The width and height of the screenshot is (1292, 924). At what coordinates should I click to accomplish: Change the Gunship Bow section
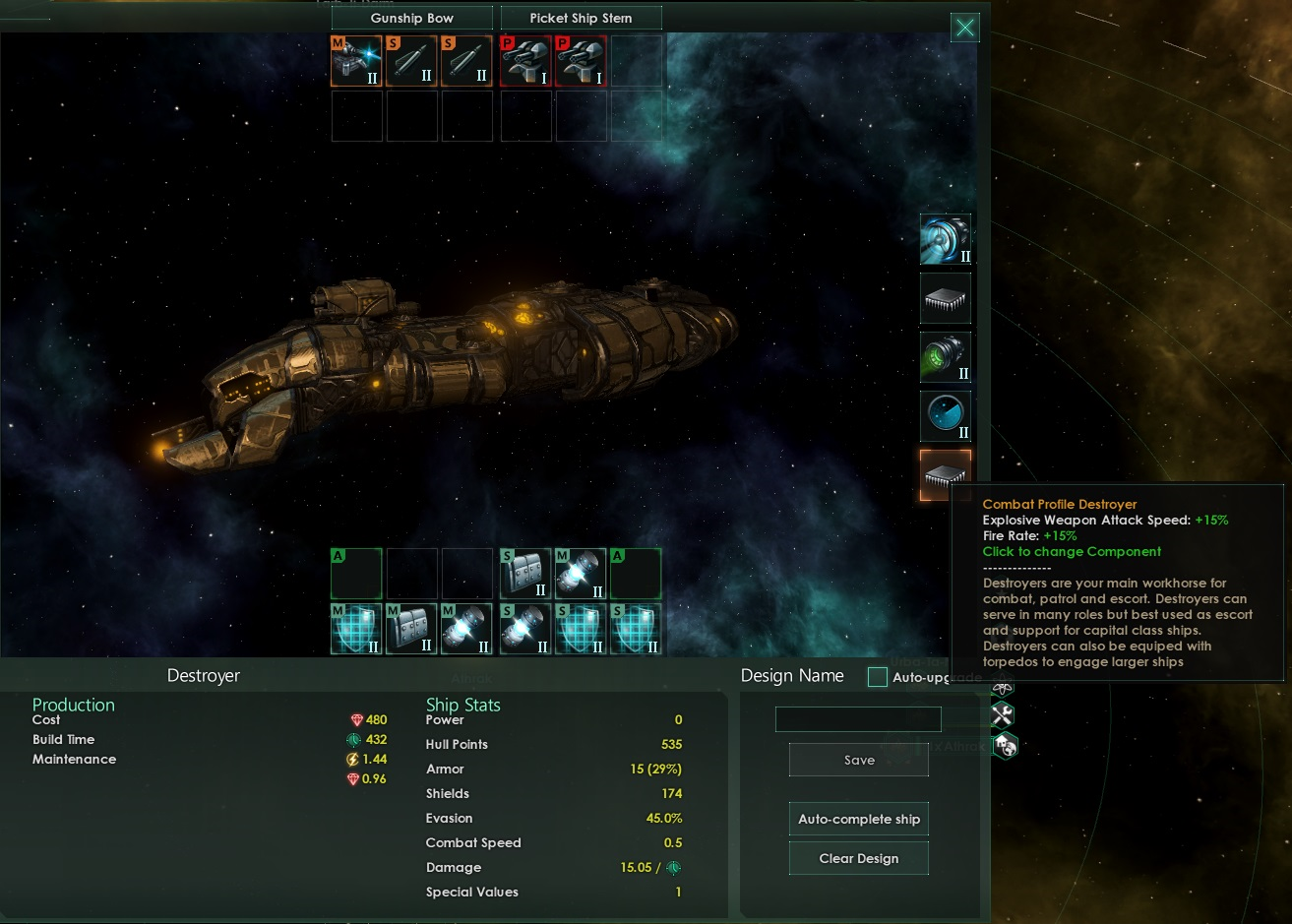(411, 18)
